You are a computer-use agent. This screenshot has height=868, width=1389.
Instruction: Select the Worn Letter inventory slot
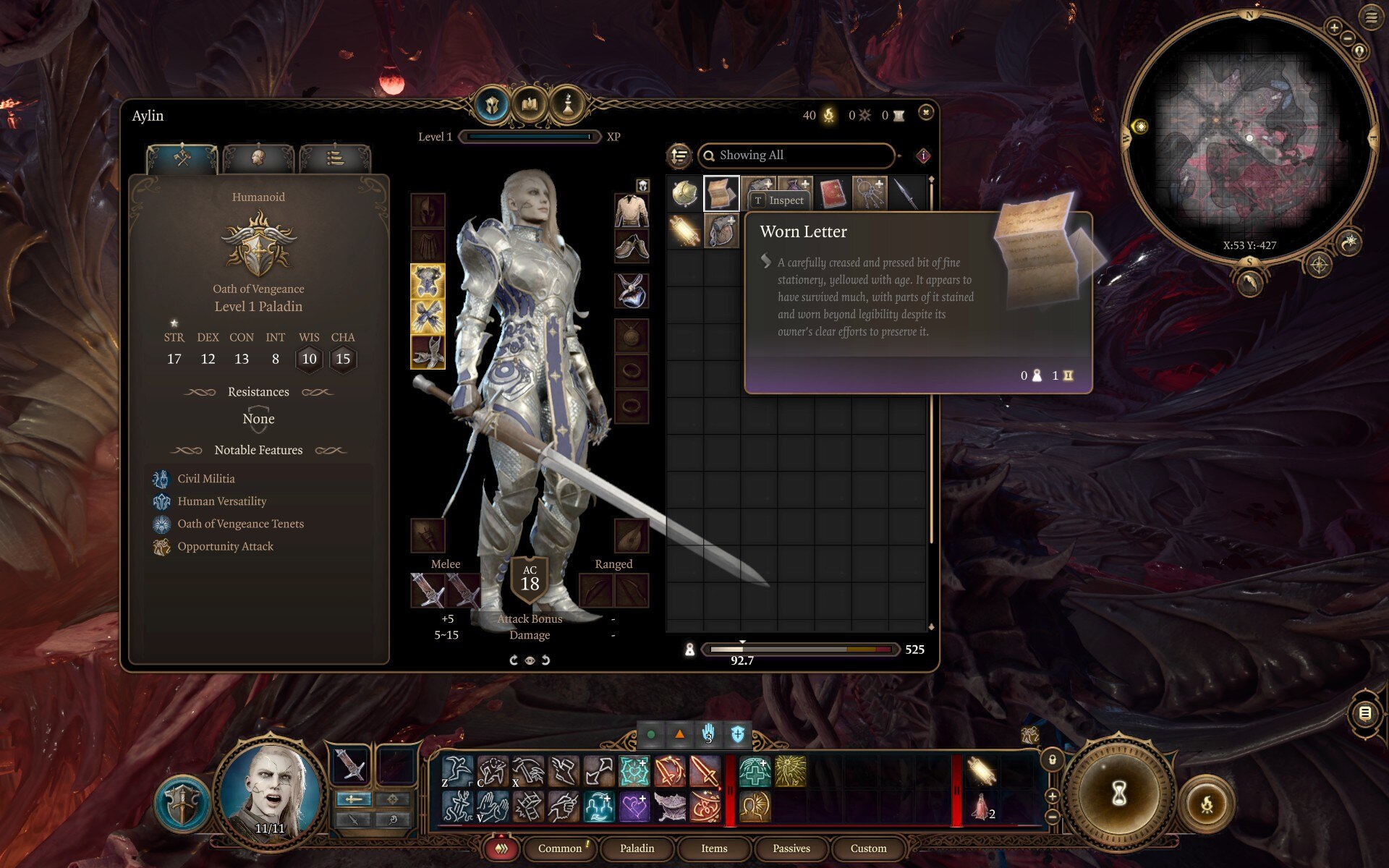coord(721,194)
